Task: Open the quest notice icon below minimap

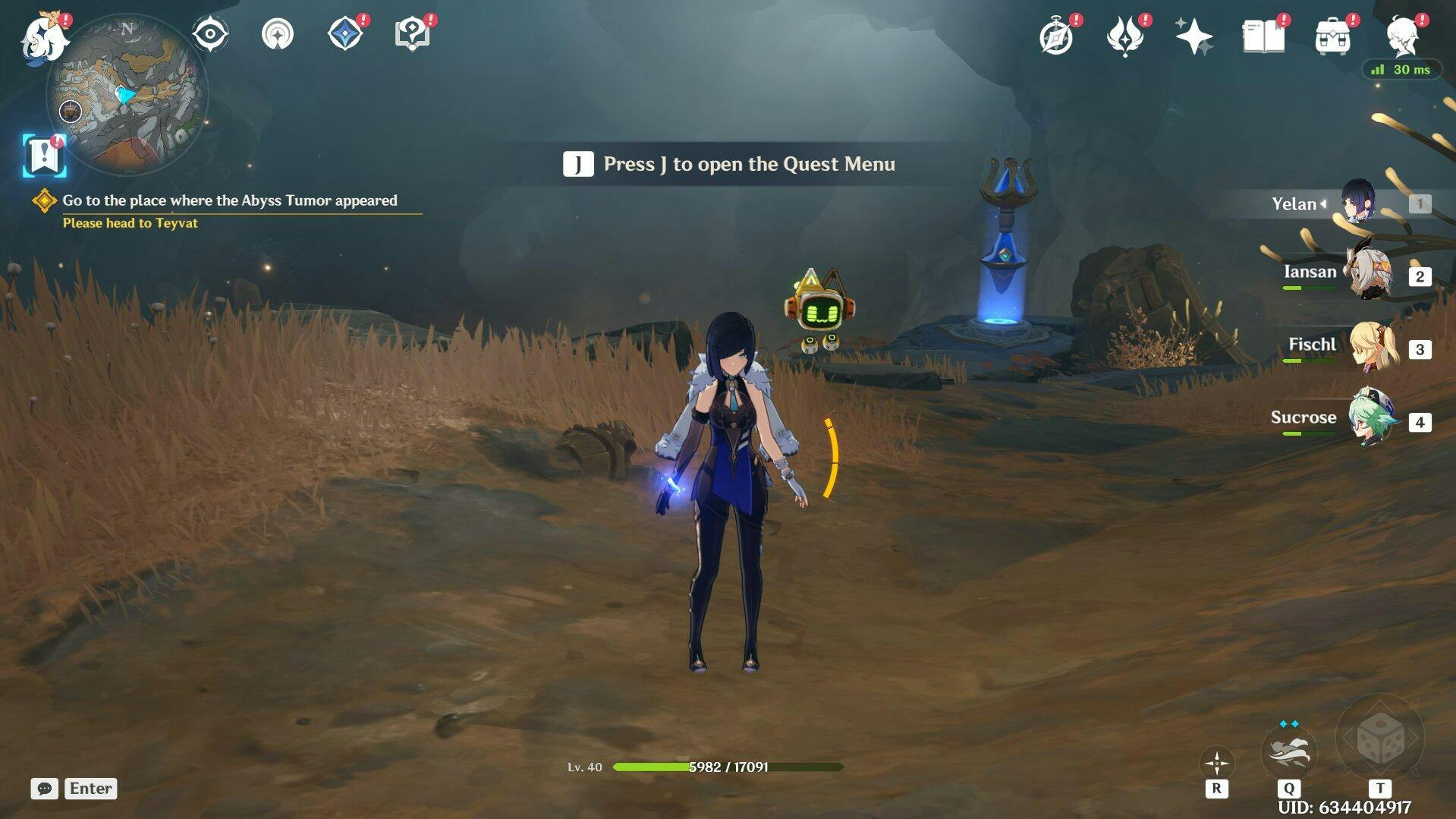Action: point(44,156)
